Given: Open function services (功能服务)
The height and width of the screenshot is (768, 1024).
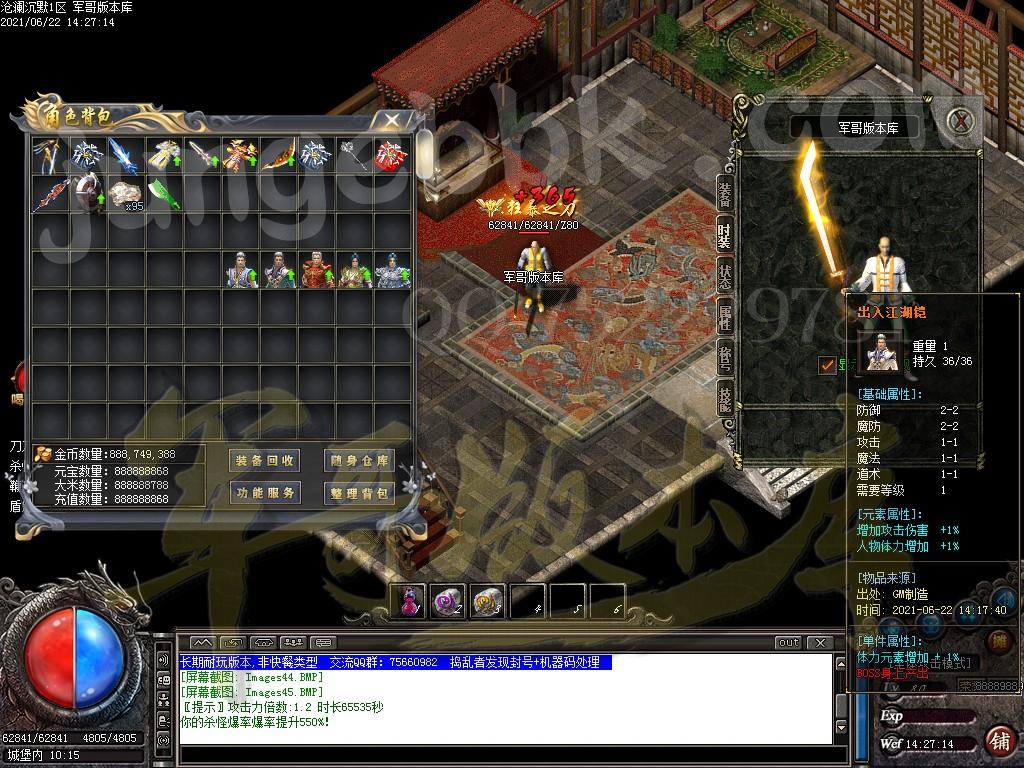Looking at the screenshot, I should [x=264, y=493].
